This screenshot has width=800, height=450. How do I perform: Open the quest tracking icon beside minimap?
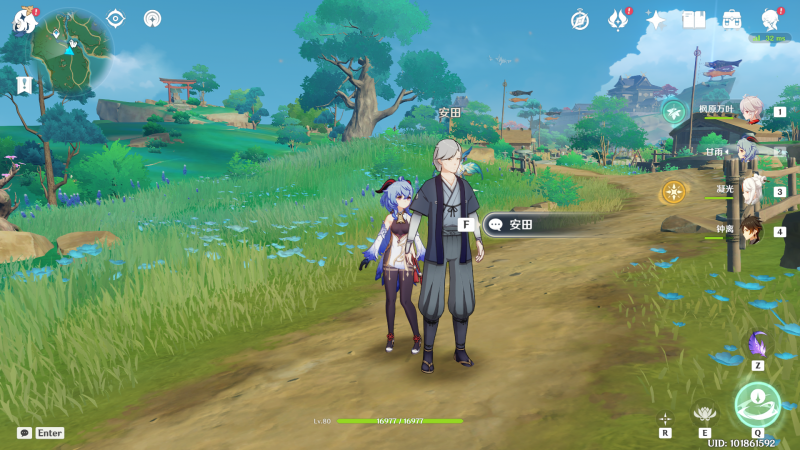[x=115, y=18]
